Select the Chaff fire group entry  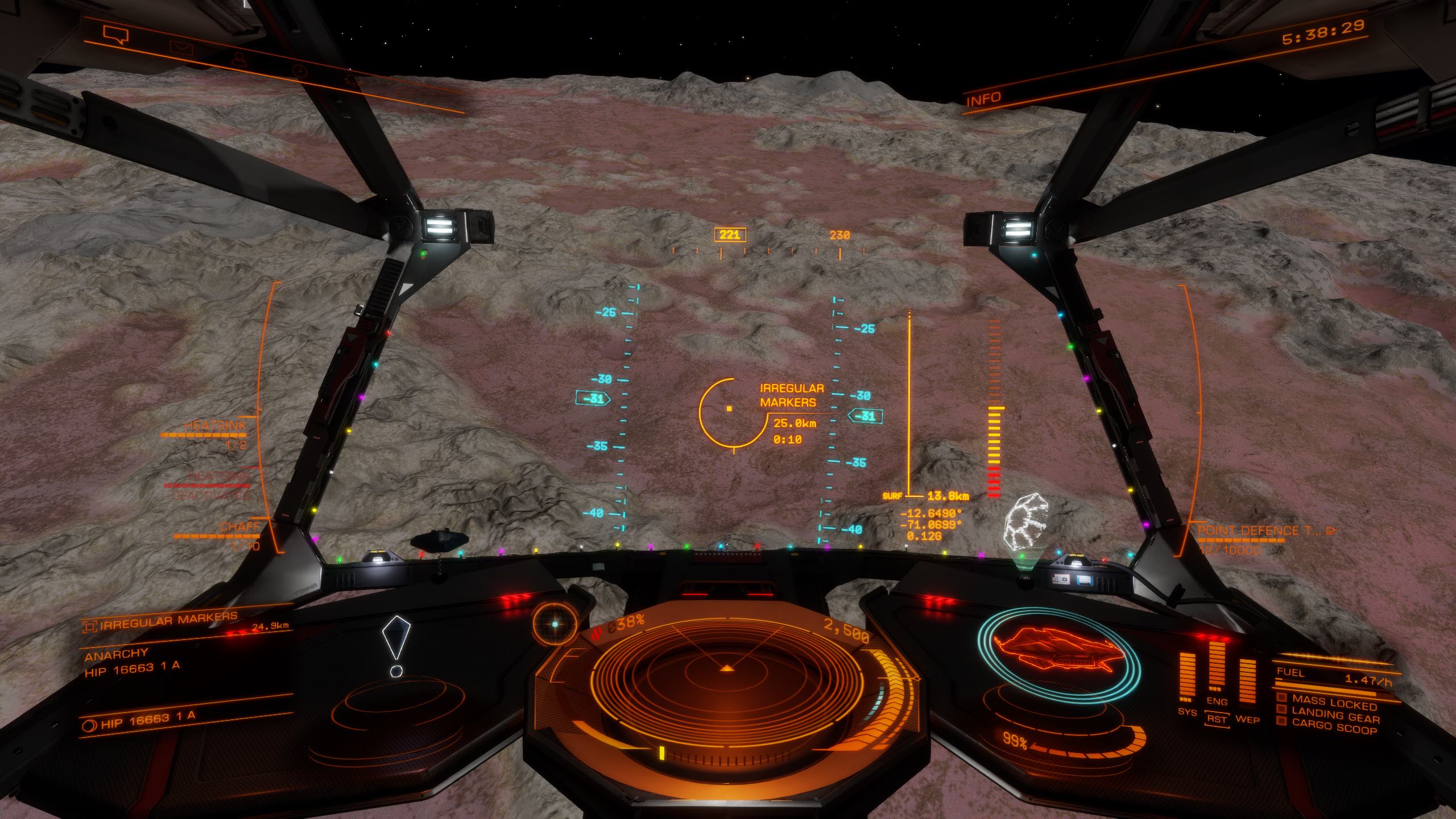coord(239,528)
